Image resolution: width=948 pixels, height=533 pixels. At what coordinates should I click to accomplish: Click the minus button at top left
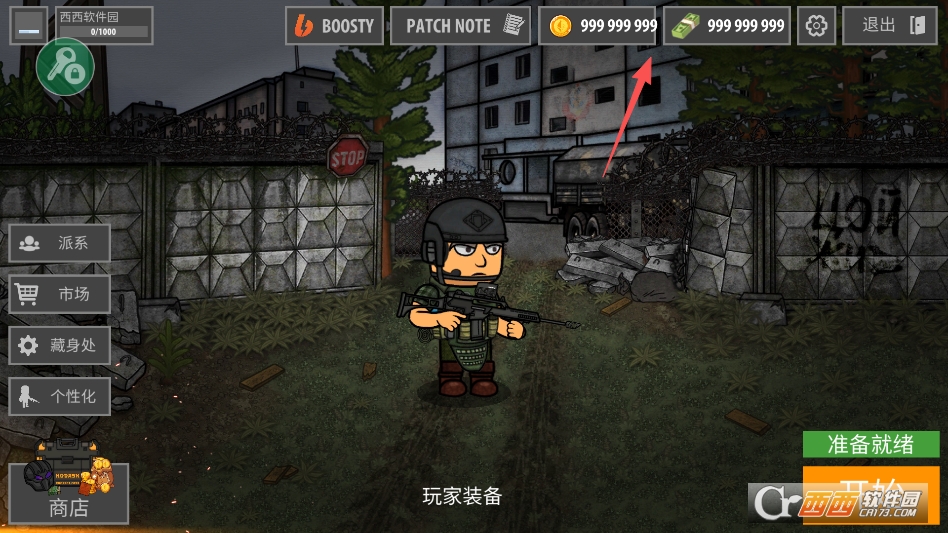tap(28, 27)
